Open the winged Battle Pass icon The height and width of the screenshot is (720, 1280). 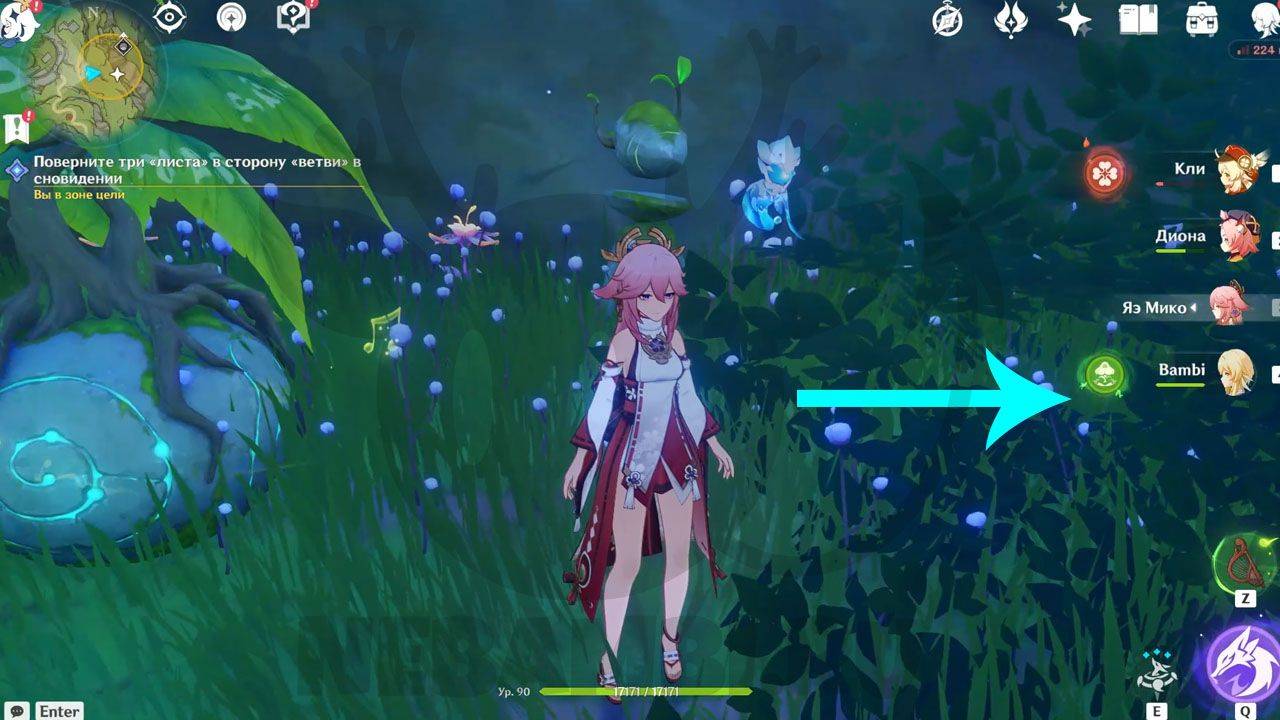1011,19
